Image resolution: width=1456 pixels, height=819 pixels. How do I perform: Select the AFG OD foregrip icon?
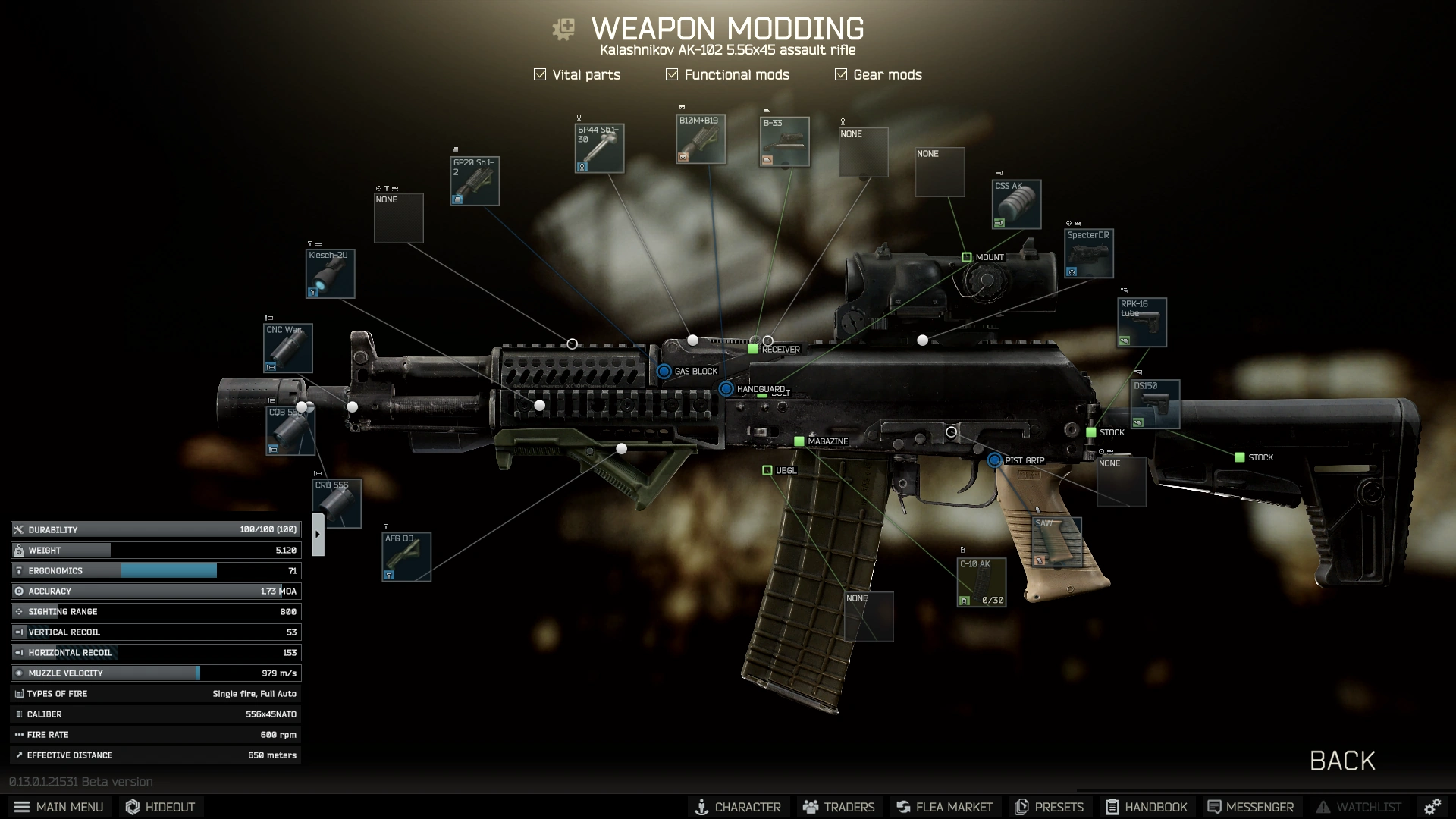coord(405,555)
